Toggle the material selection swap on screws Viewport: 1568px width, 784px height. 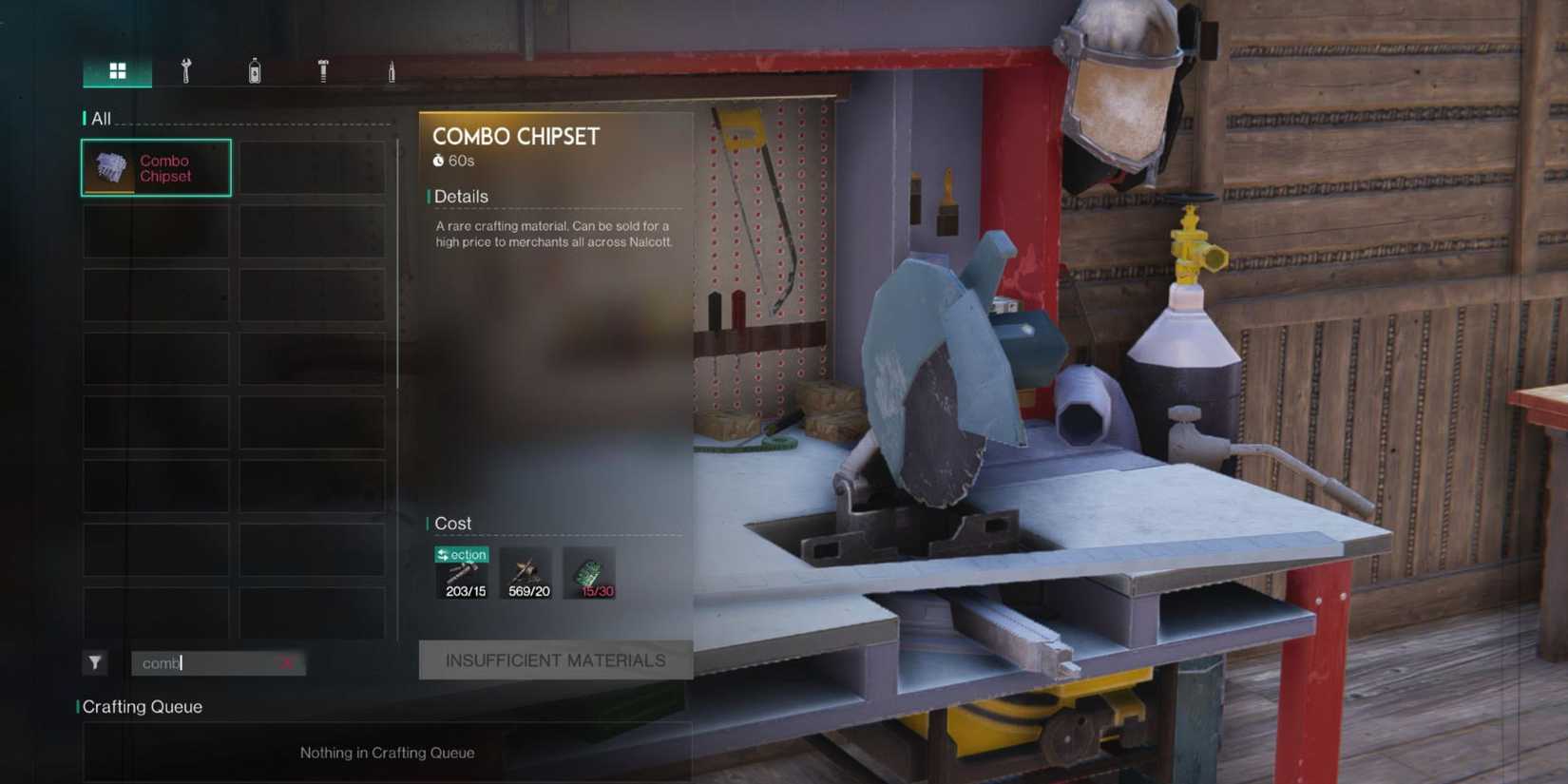[462, 554]
